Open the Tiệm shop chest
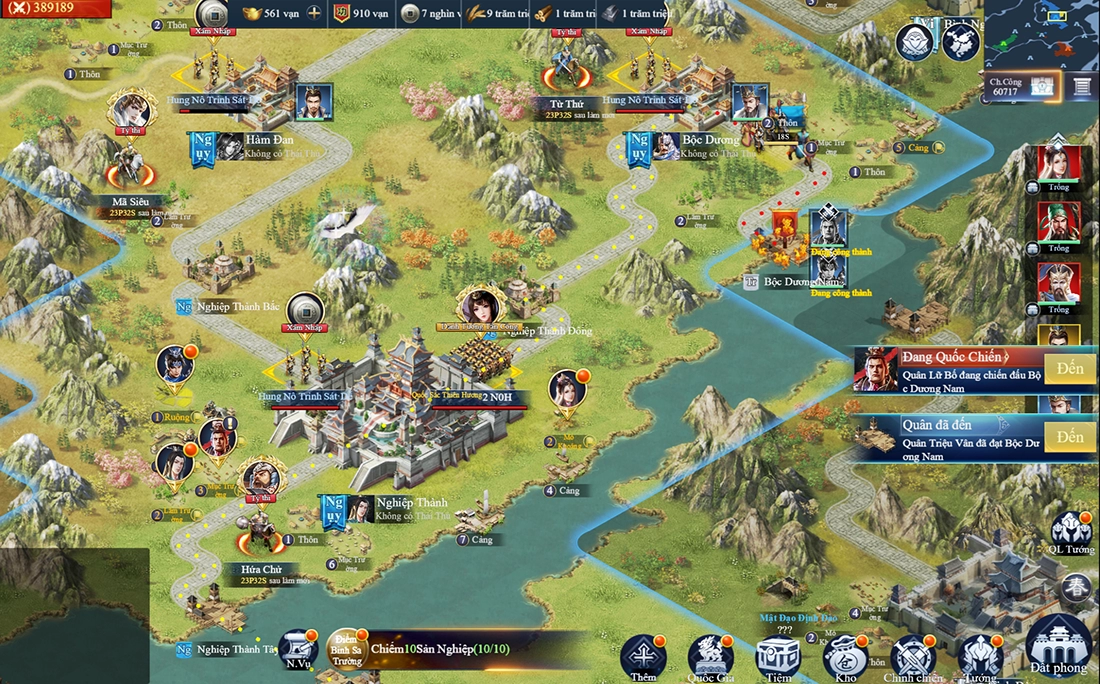1100x684 pixels. point(777,656)
